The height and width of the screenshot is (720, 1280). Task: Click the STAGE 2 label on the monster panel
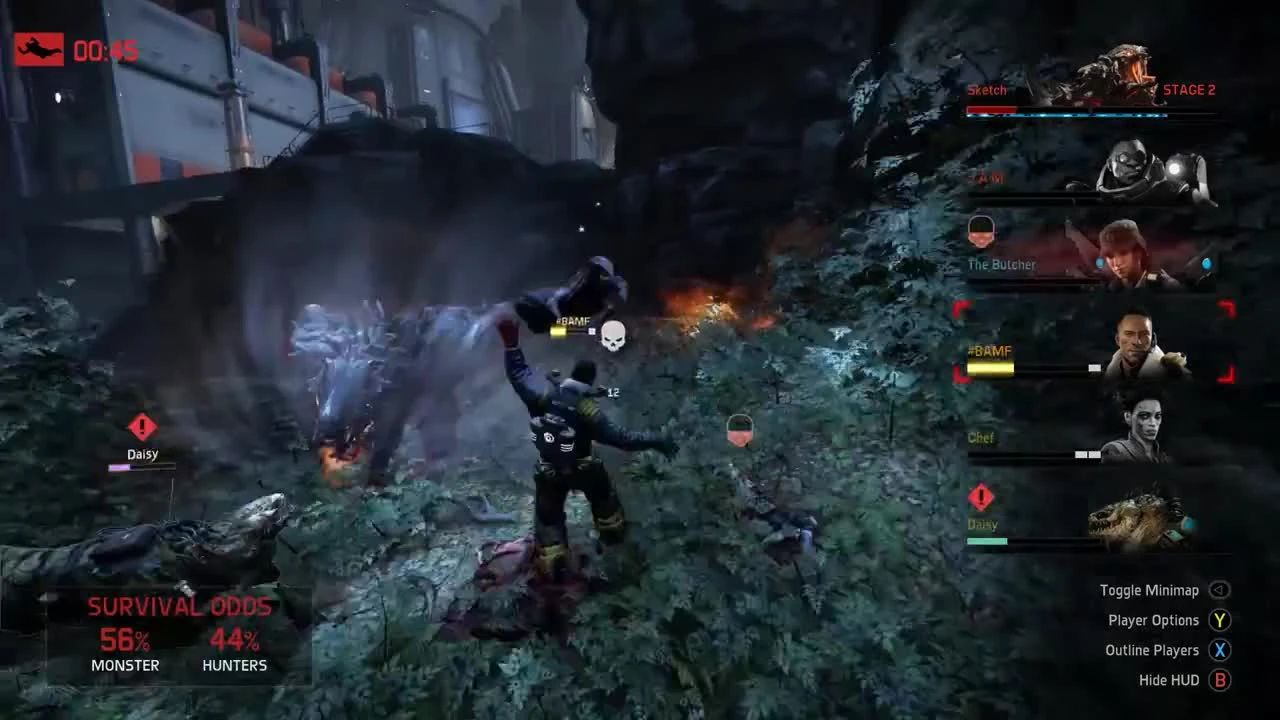[x=1188, y=89]
